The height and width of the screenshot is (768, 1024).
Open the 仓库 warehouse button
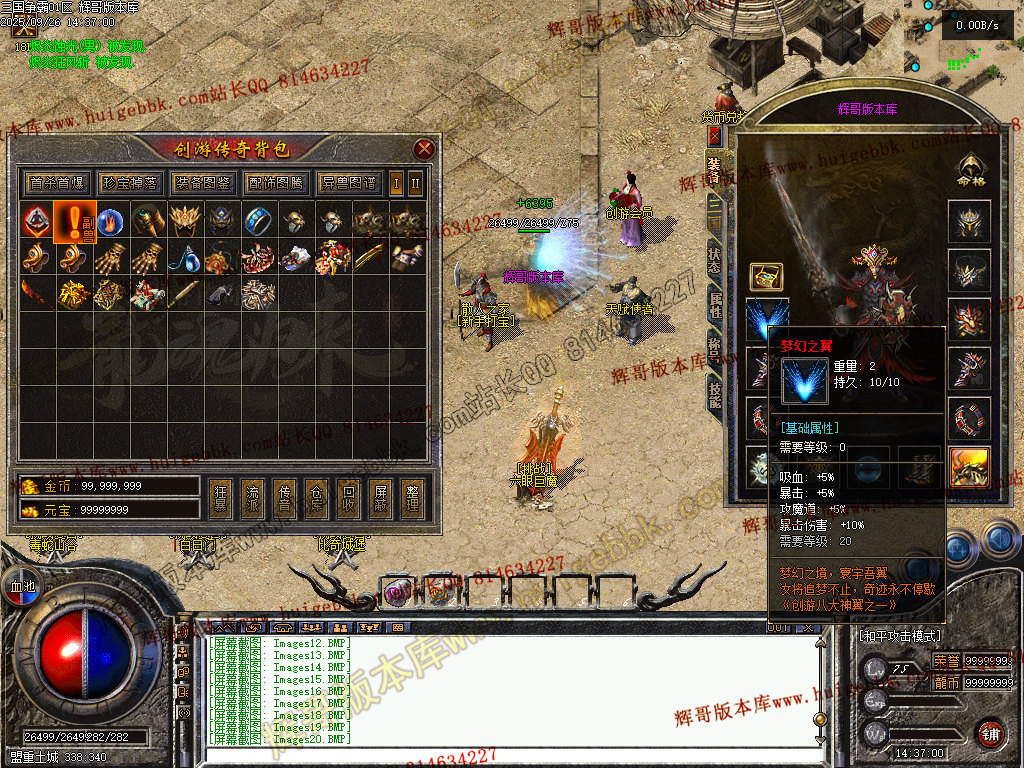316,499
